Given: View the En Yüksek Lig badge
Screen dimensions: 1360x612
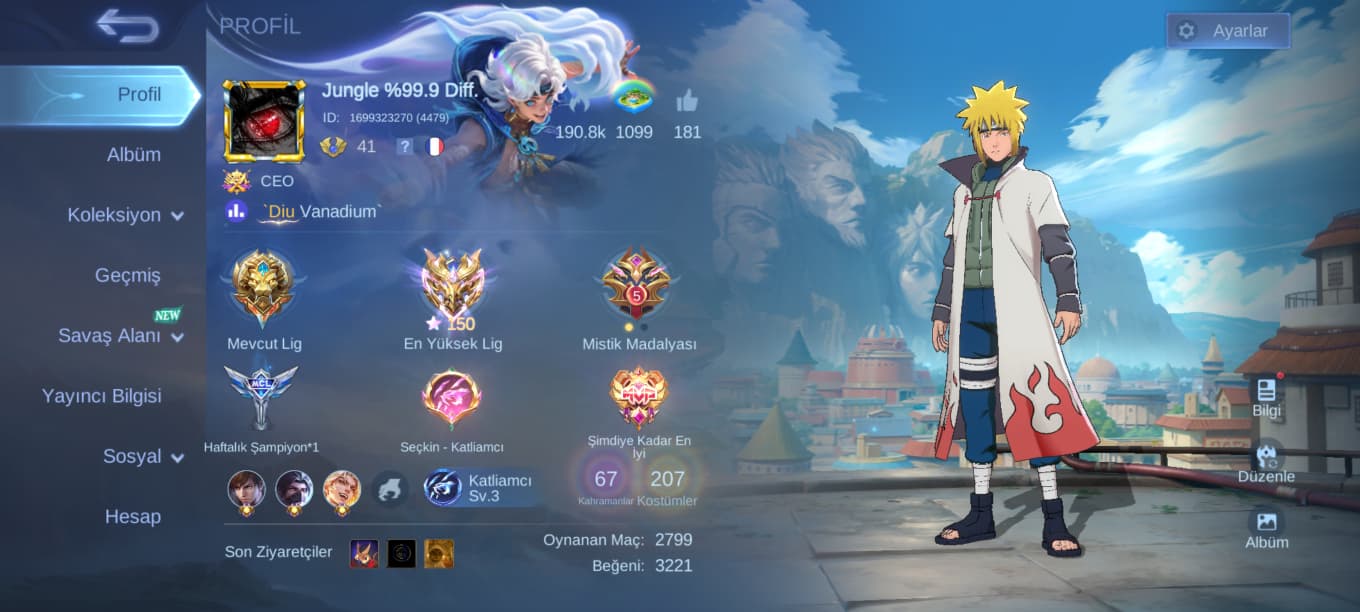Looking at the screenshot, I should click(x=453, y=286).
